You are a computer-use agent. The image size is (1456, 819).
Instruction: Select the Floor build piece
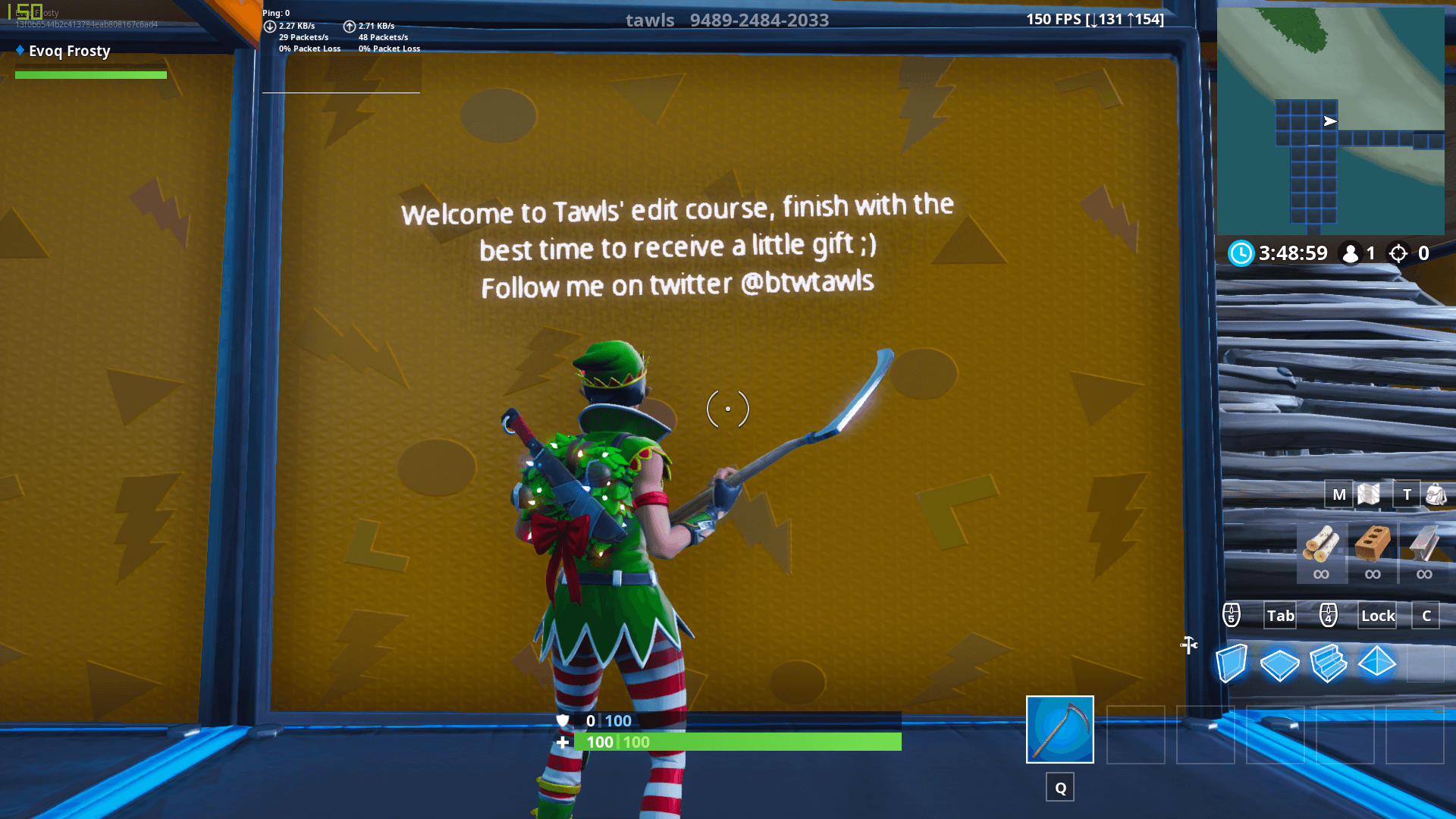click(x=1280, y=664)
